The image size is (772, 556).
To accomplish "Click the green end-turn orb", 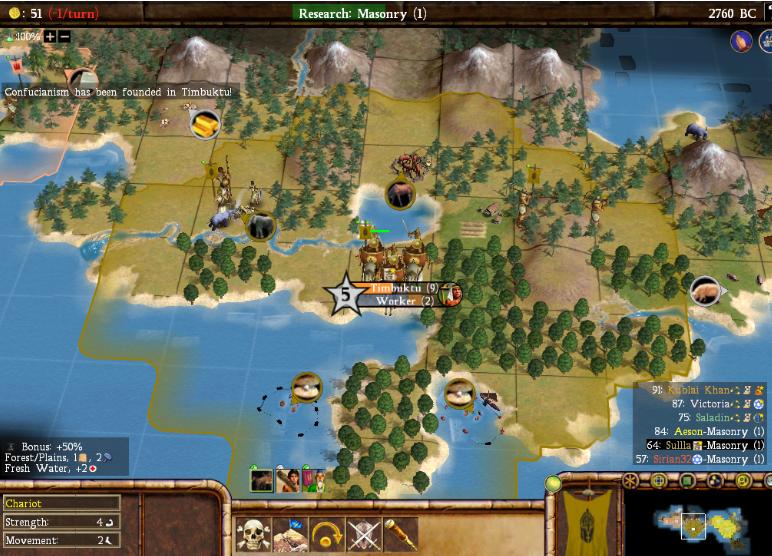I will pyautogui.click(x=553, y=484).
